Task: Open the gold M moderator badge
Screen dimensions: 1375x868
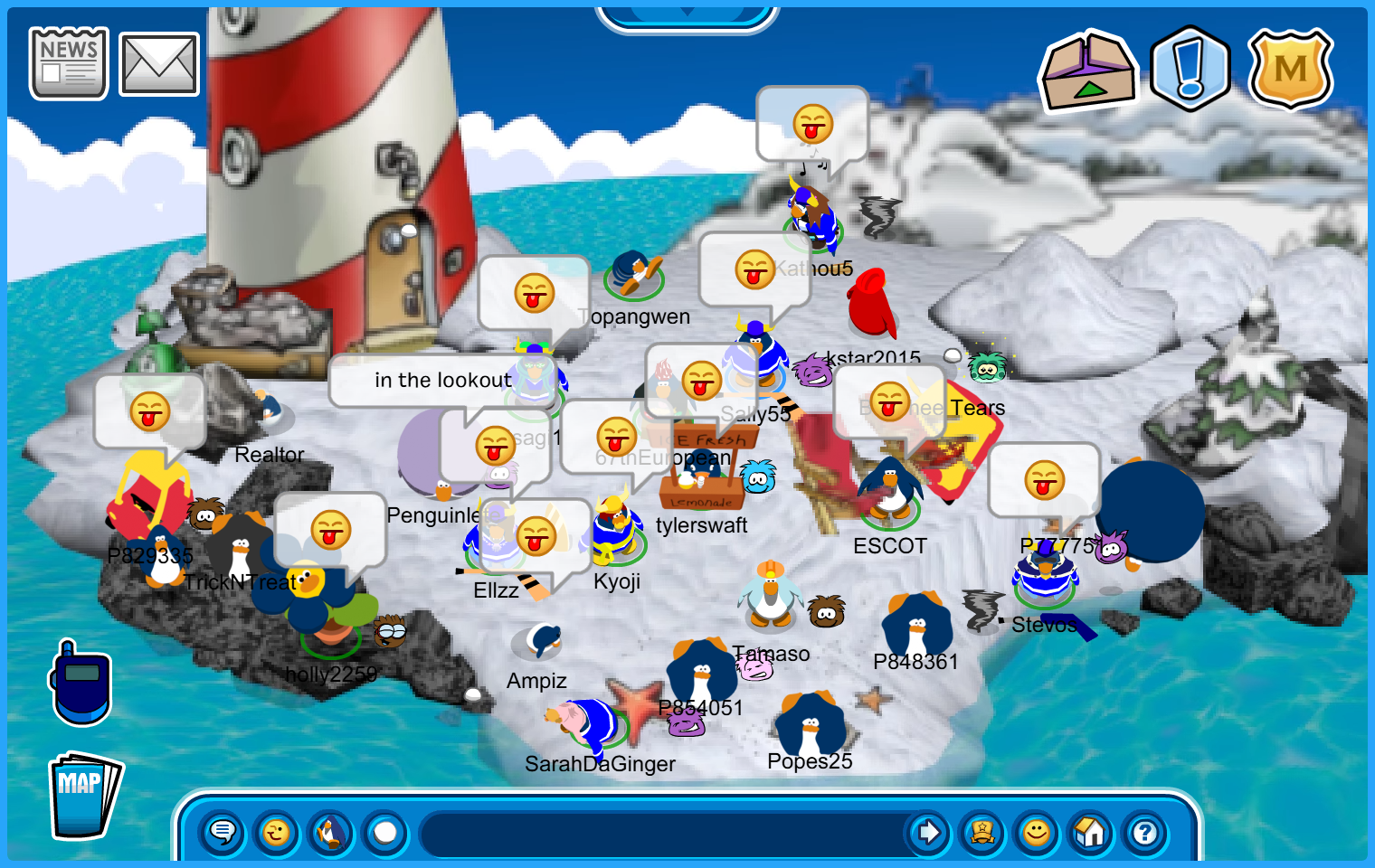Action: pos(1290,70)
